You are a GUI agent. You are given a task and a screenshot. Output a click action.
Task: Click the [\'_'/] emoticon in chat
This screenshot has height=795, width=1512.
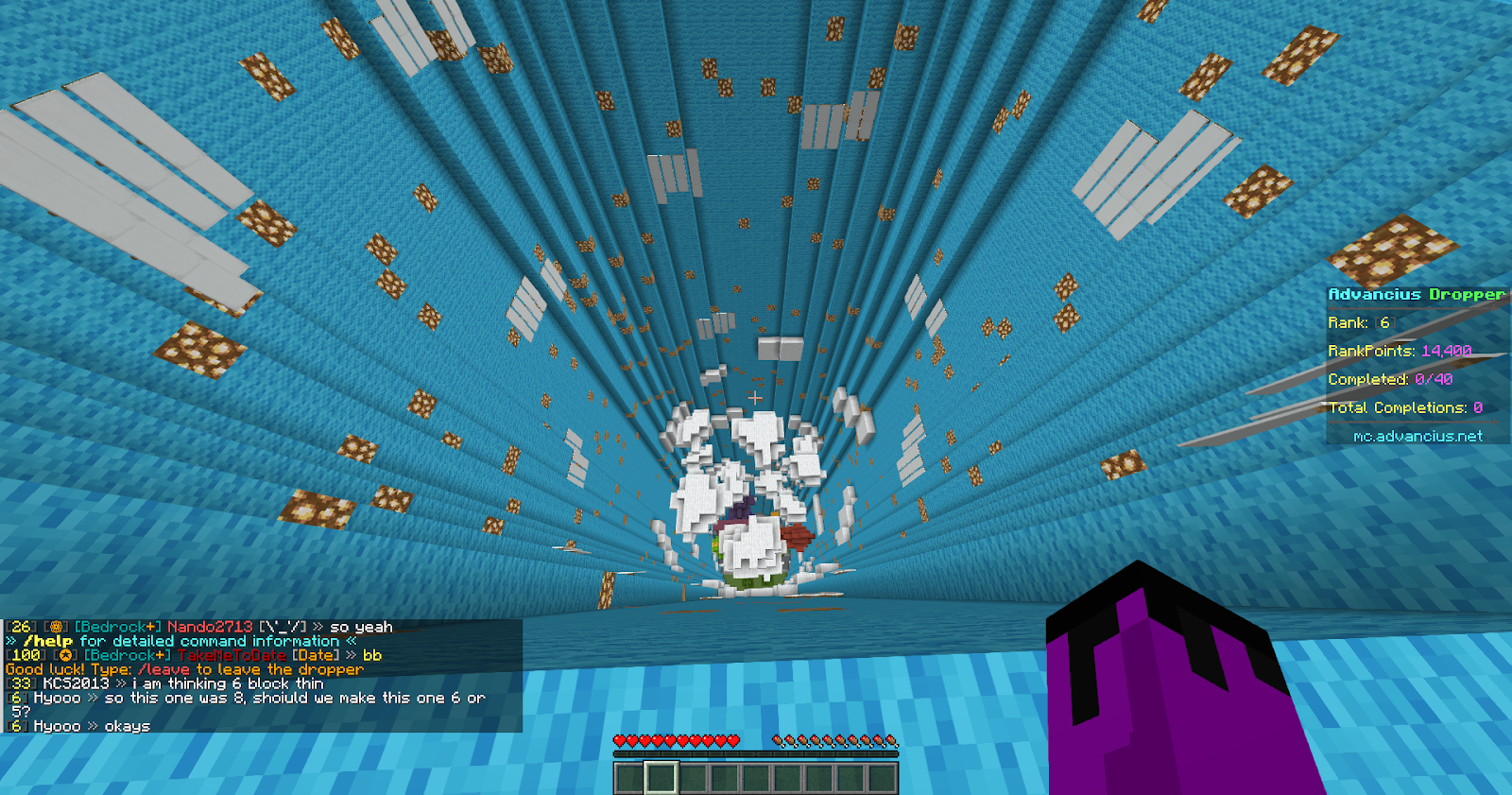[283, 624]
